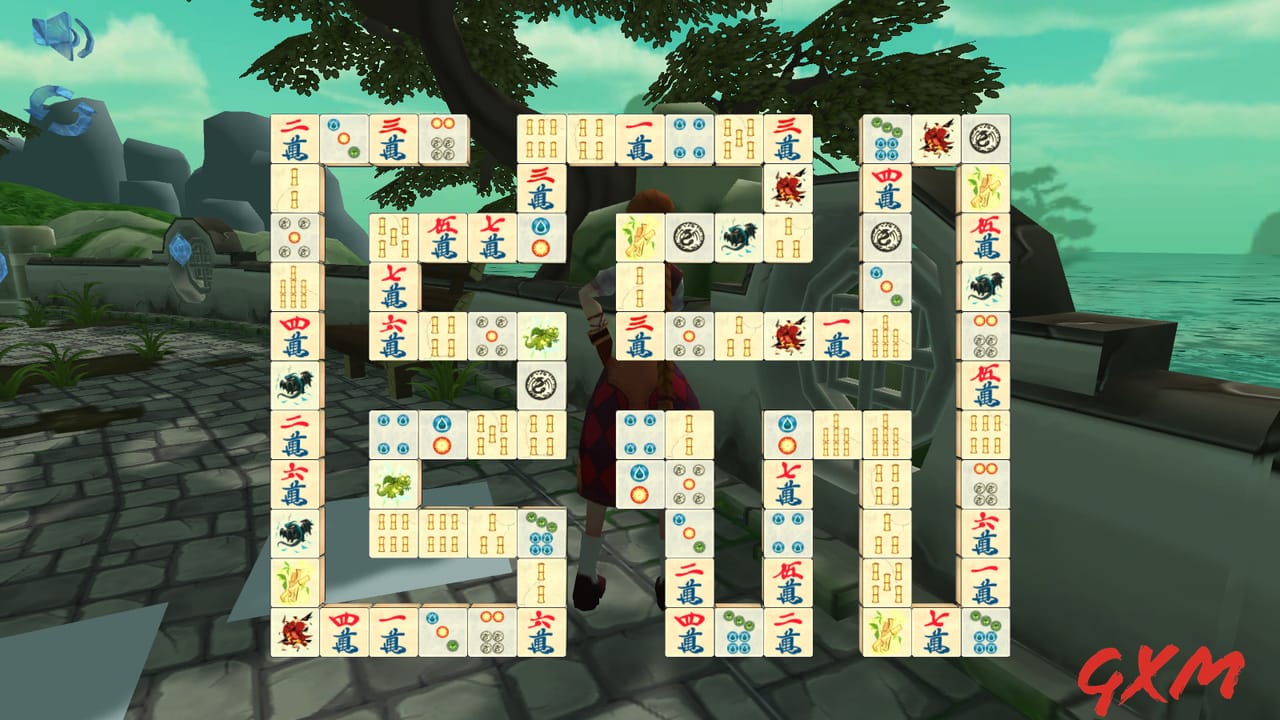Screen dimensions: 1280x720
Task: Select the green dragon tile on the left side
Action: [x=393, y=482]
